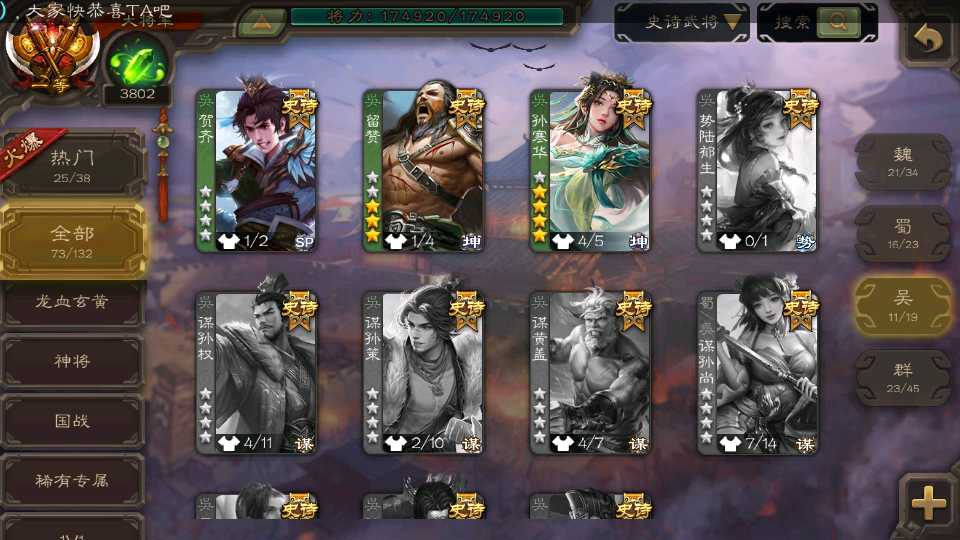Show the 神将 category
This screenshot has height=540, width=960.
click(x=72, y=361)
